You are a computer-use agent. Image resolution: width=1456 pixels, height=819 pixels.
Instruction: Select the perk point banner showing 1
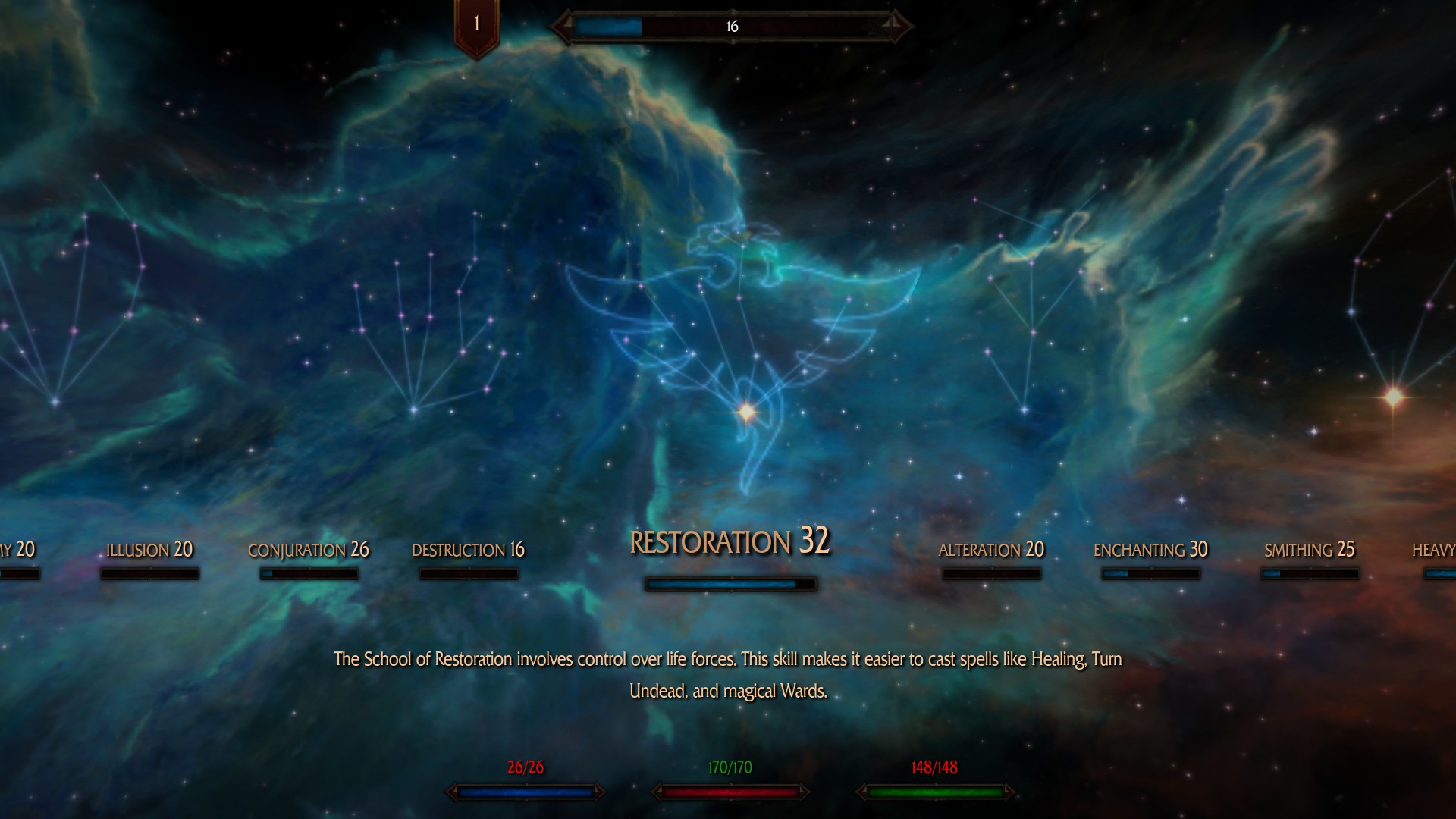pos(475,23)
